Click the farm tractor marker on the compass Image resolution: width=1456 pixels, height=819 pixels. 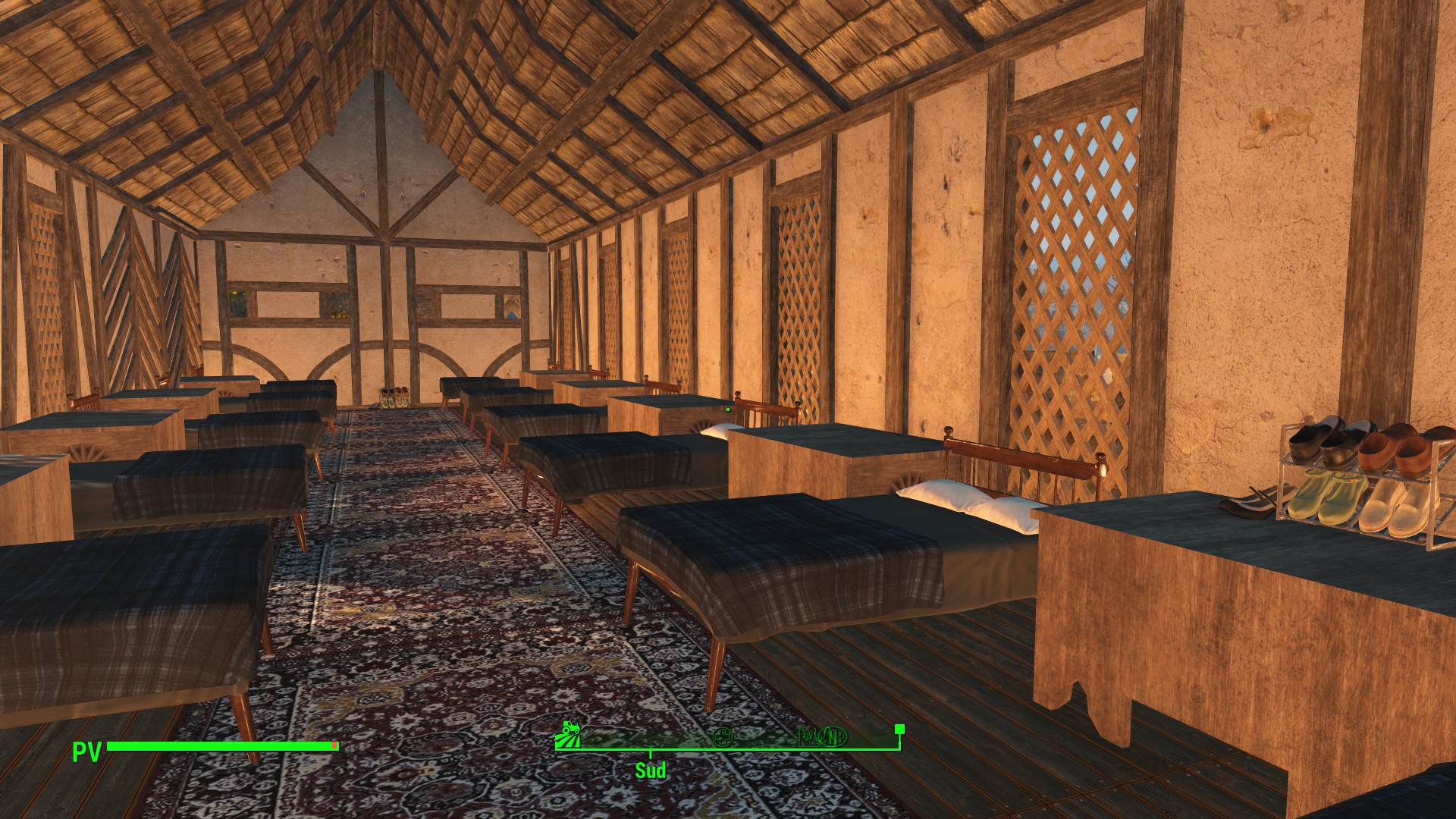[567, 734]
